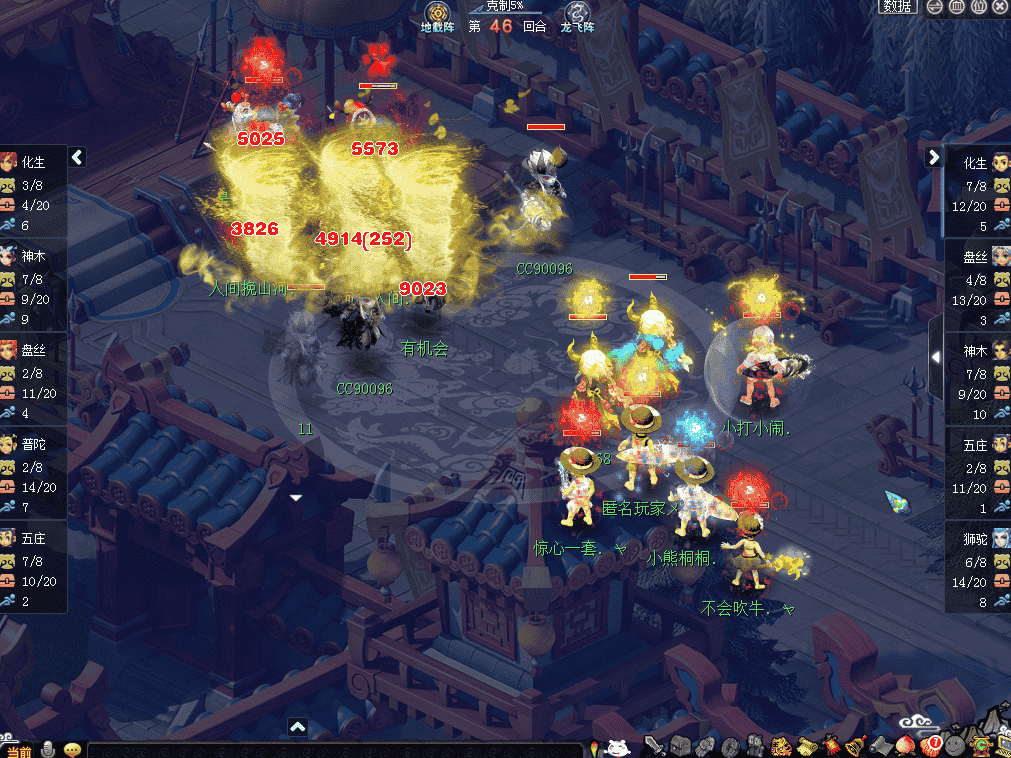Image resolution: width=1011 pixels, height=758 pixels.
Task: Collapse the left team panel arrow
Action: 77,157
